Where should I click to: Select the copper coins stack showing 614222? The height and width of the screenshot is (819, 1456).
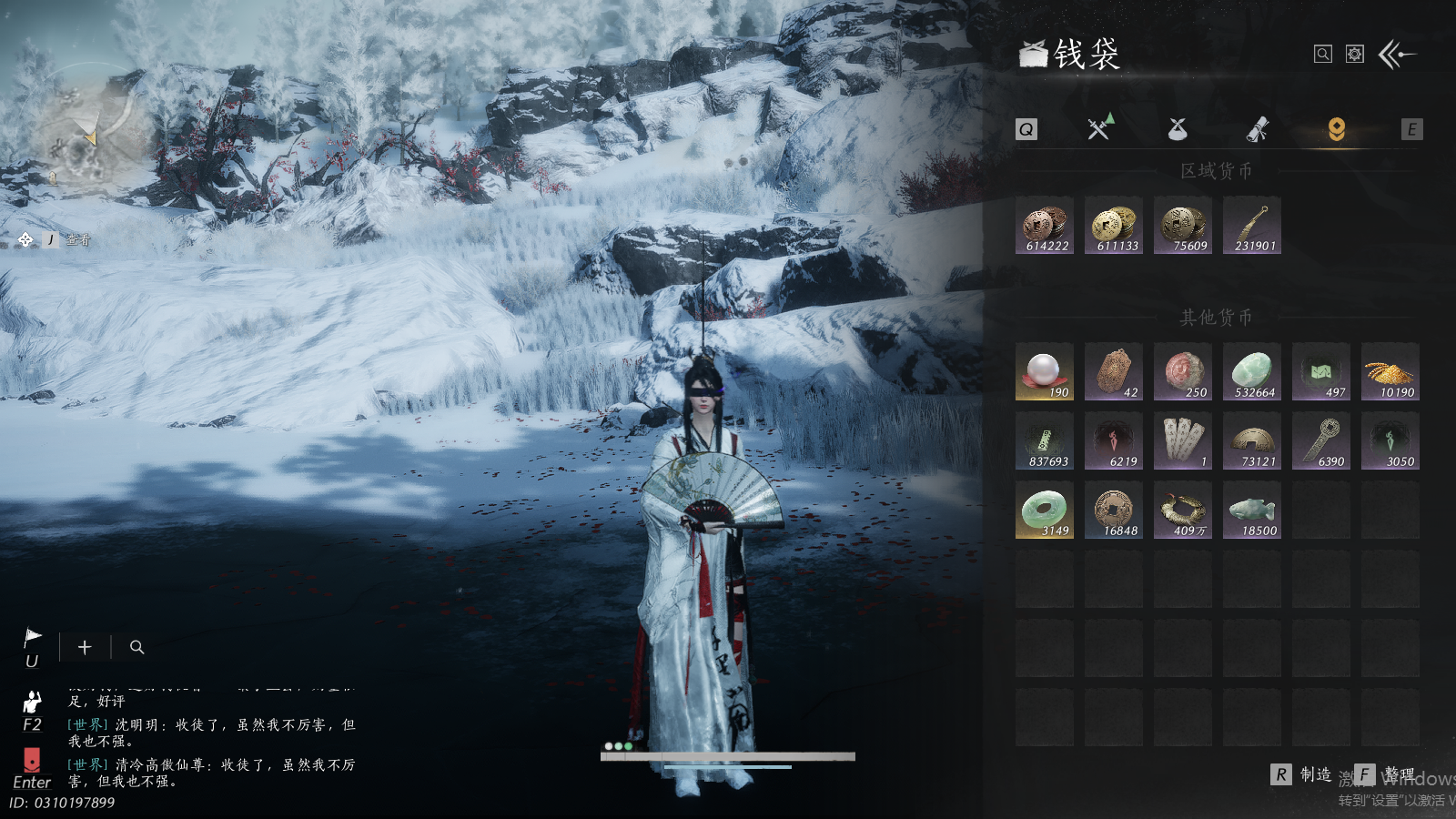click(x=1045, y=226)
